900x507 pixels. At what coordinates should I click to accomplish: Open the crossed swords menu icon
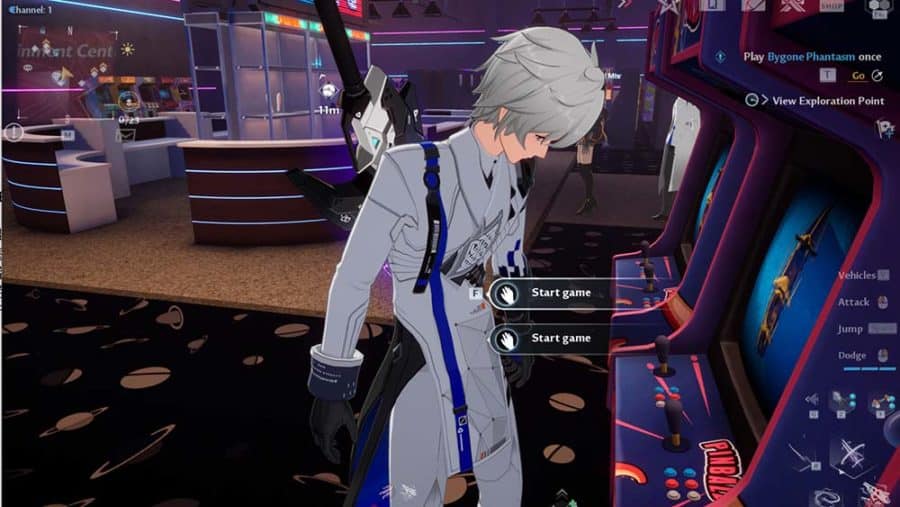tap(794, 6)
